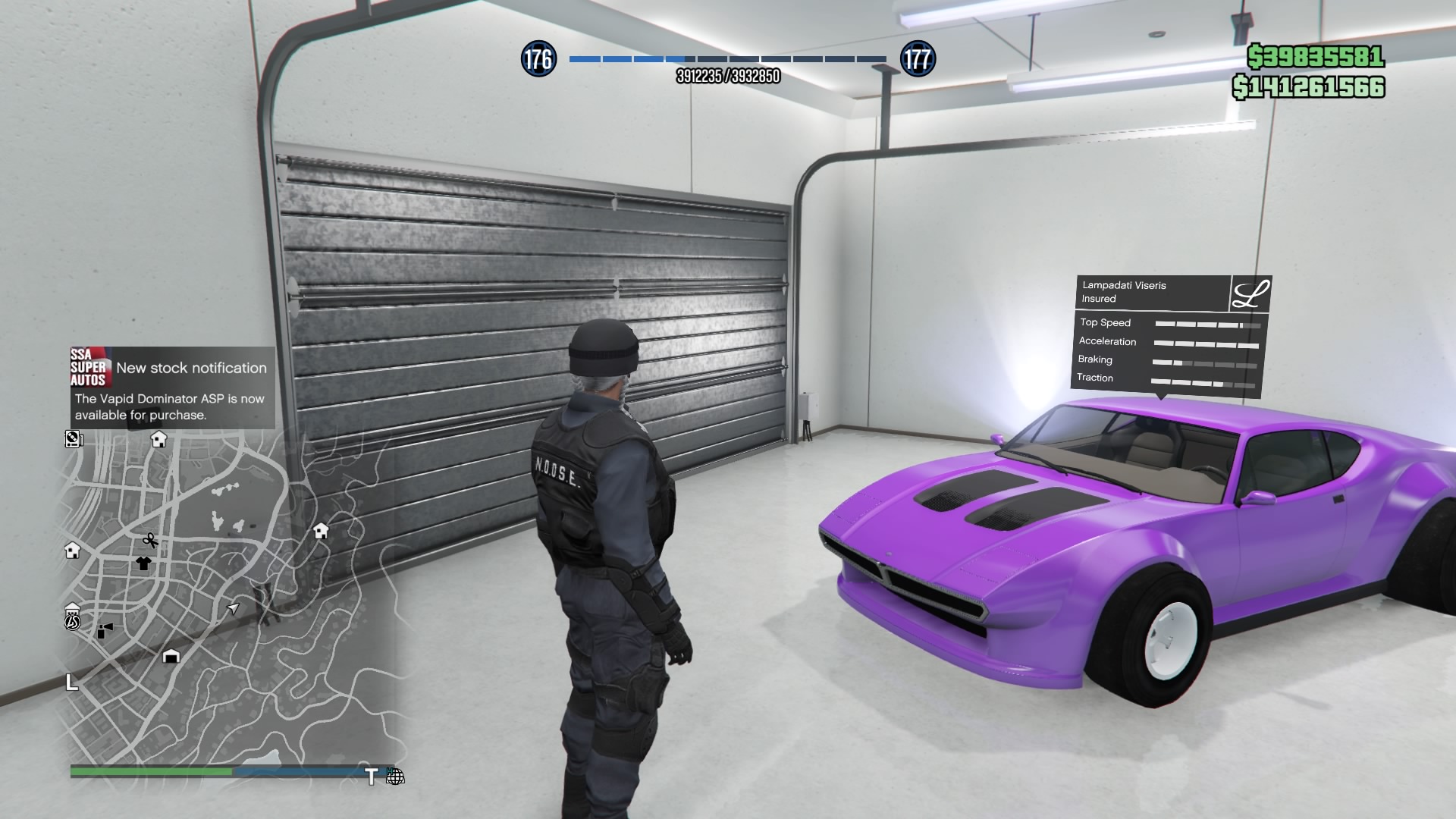Select the garage marker on the minimap
Image resolution: width=1456 pixels, height=819 pixels.
pyautogui.click(x=171, y=656)
